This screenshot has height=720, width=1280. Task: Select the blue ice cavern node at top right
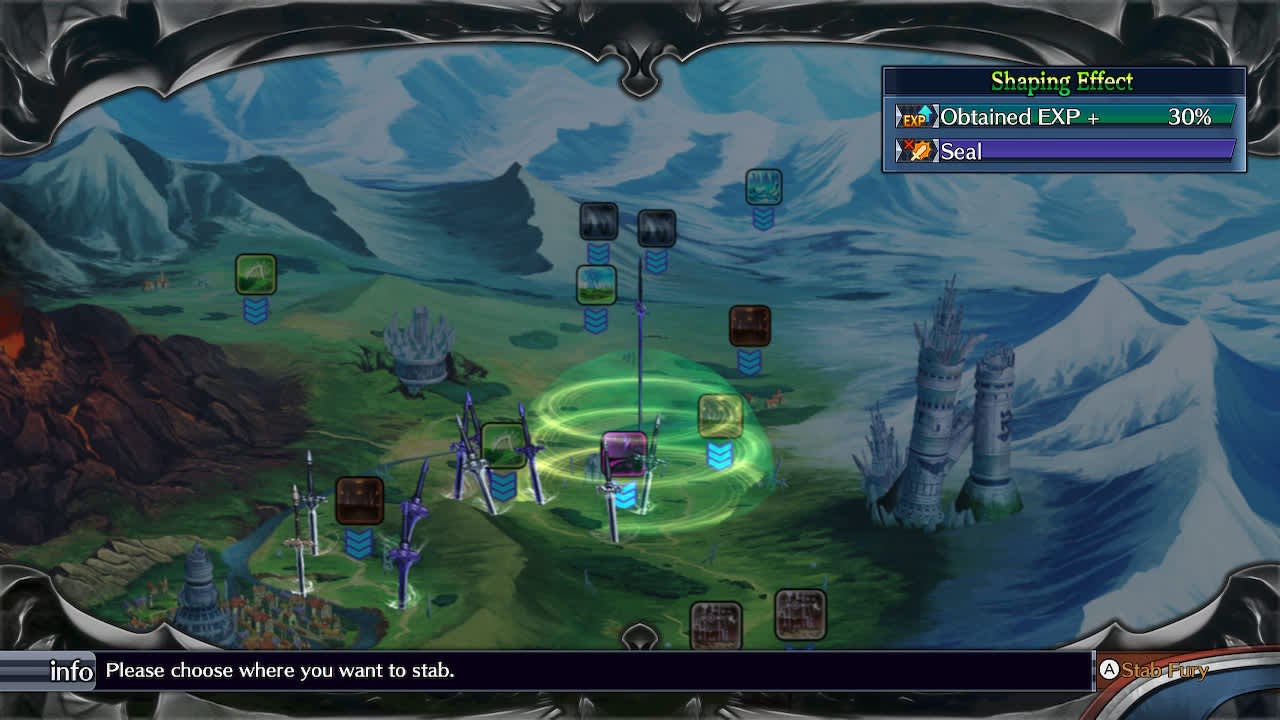(763, 188)
